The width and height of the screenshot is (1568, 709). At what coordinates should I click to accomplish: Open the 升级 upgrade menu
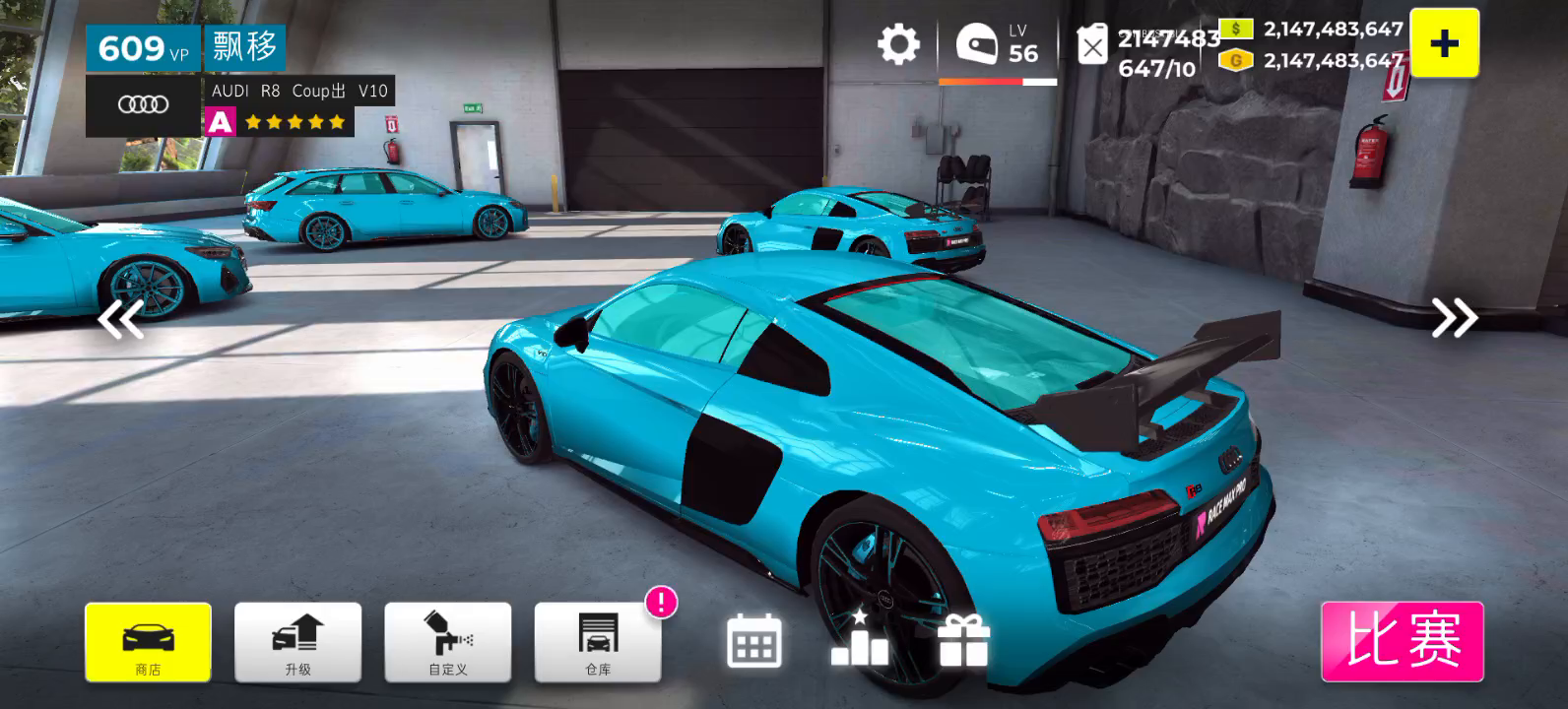coord(297,642)
